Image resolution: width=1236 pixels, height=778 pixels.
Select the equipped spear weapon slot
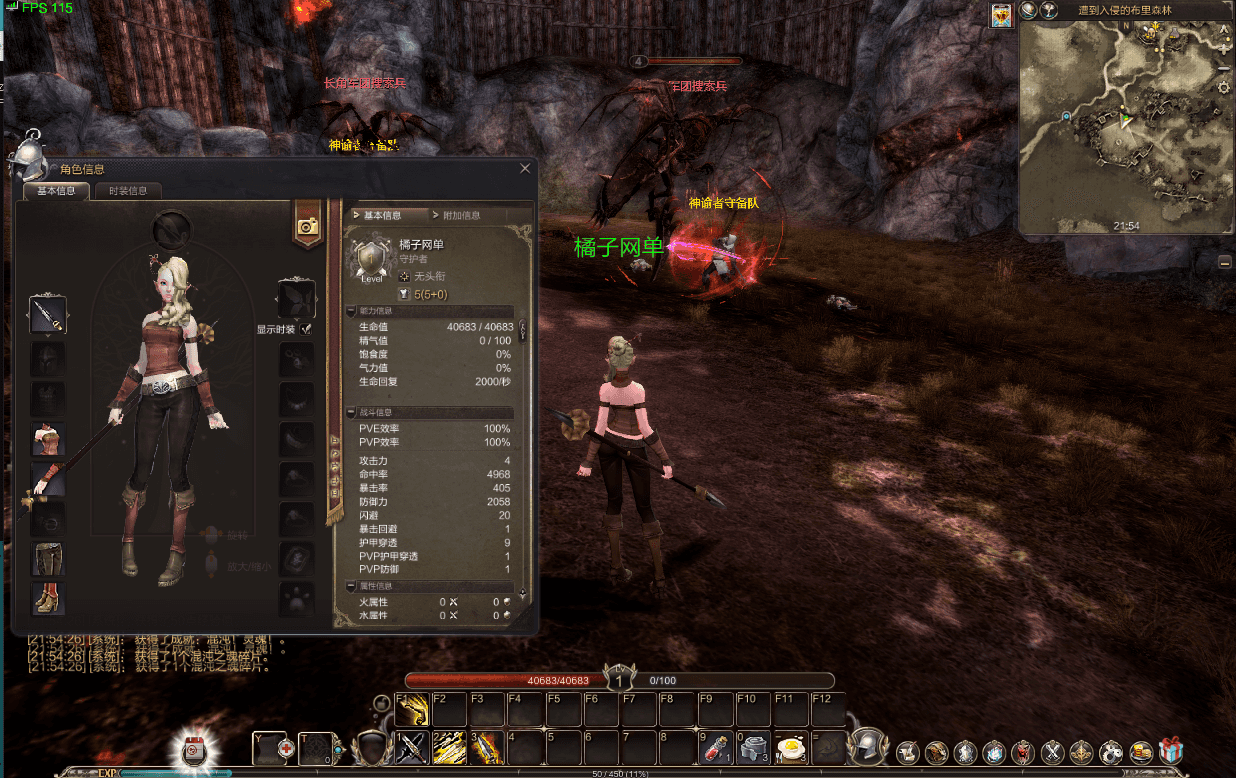tap(48, 315)
